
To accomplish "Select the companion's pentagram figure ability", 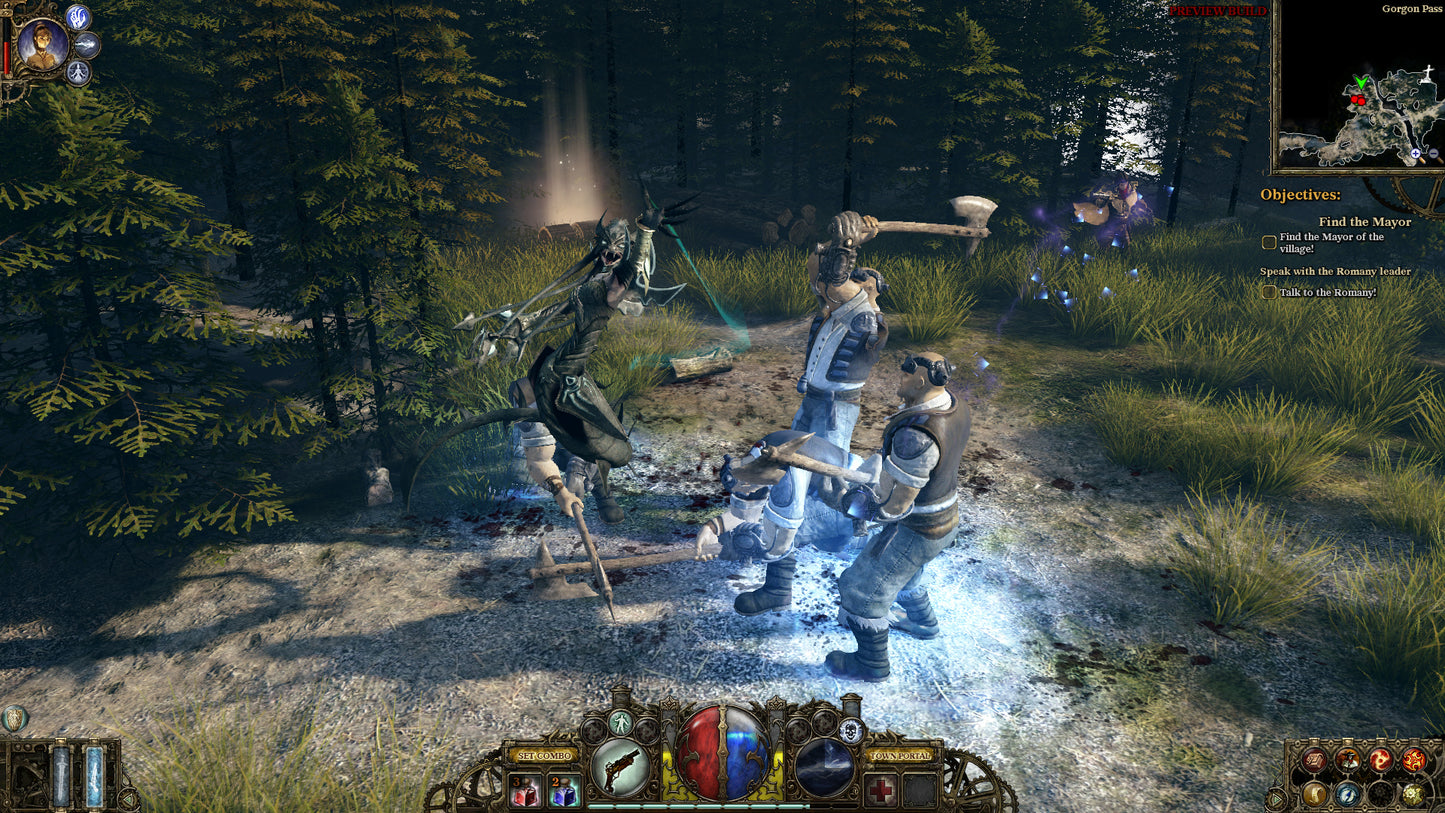I will point(78,72).
